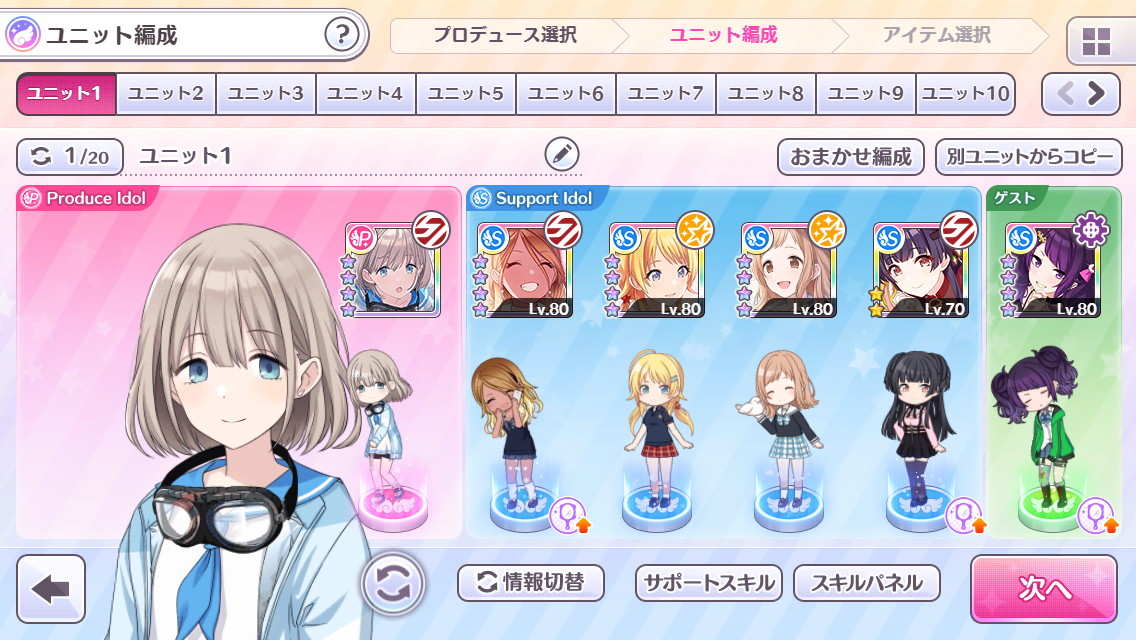Choose the Lv.70 black-haired support idol card

pyautogui.click(x=920, y=270)
